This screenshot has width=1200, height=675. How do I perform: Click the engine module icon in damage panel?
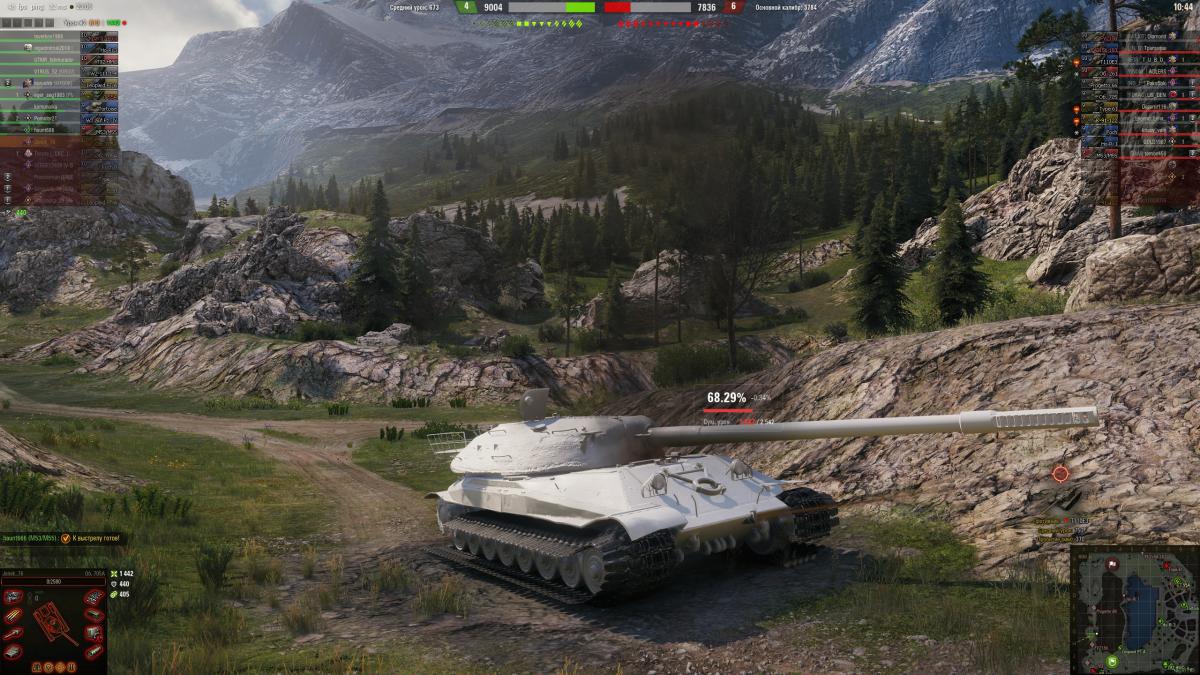click(16, 598)
